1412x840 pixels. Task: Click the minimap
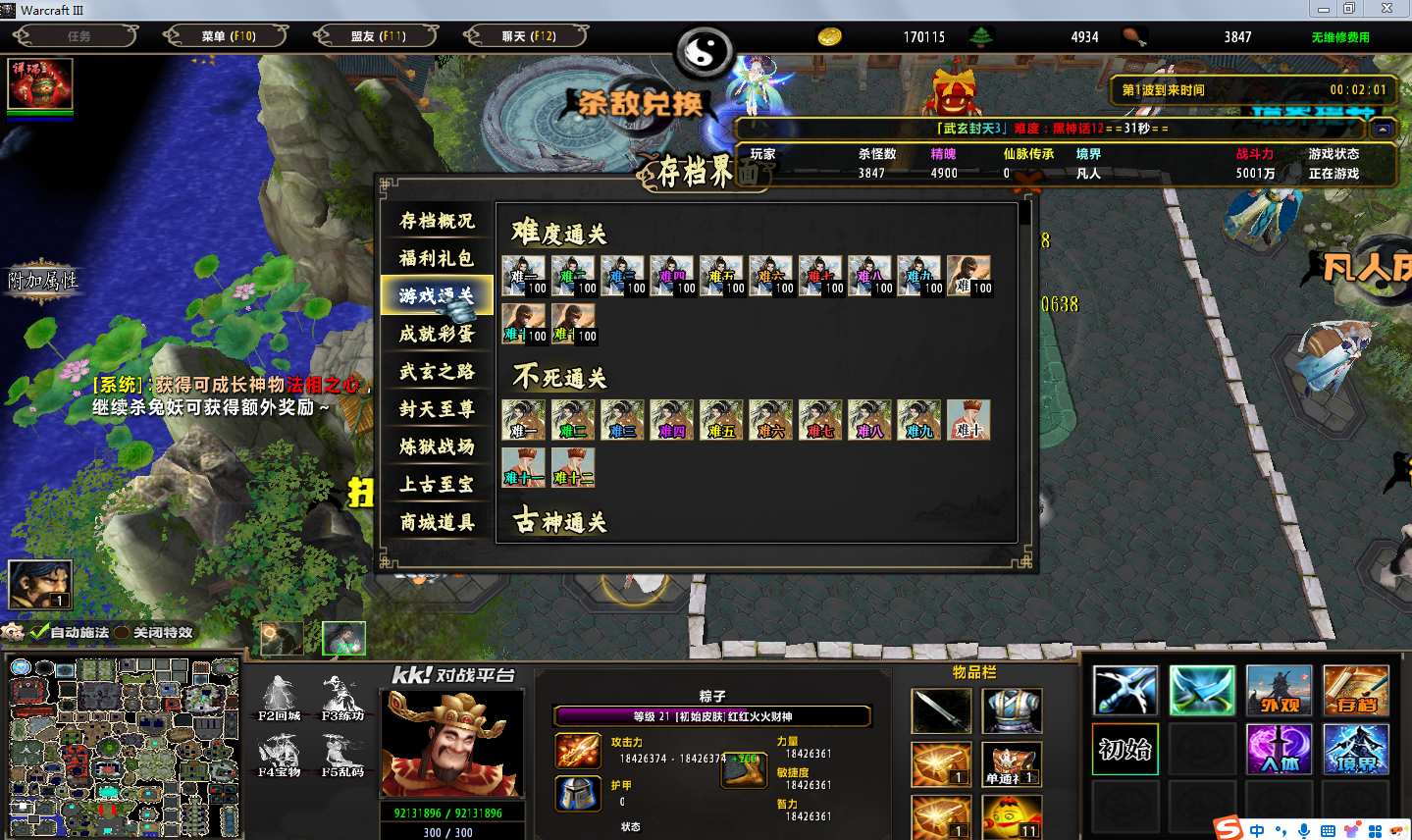123,748
